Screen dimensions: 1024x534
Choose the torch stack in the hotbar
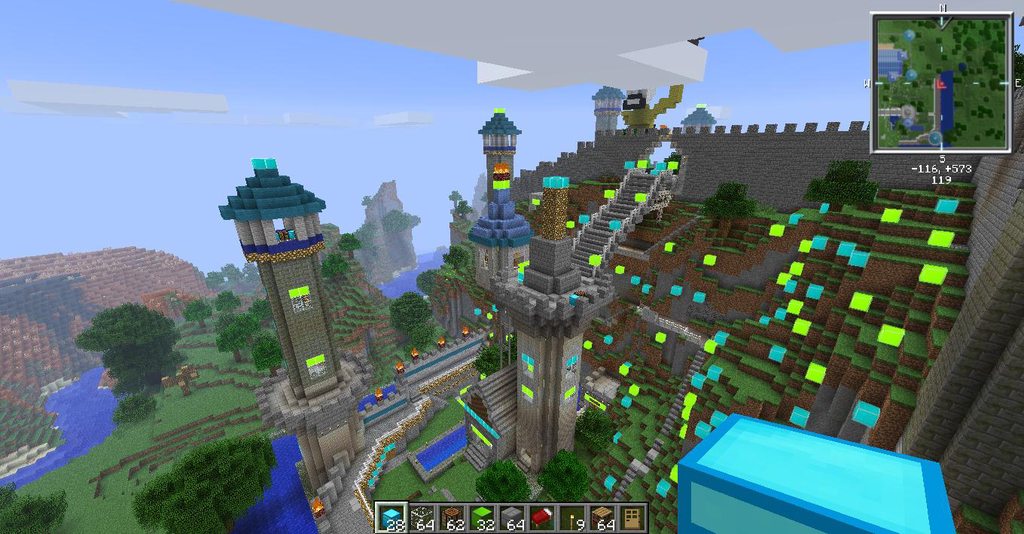(x=573, y=517)
